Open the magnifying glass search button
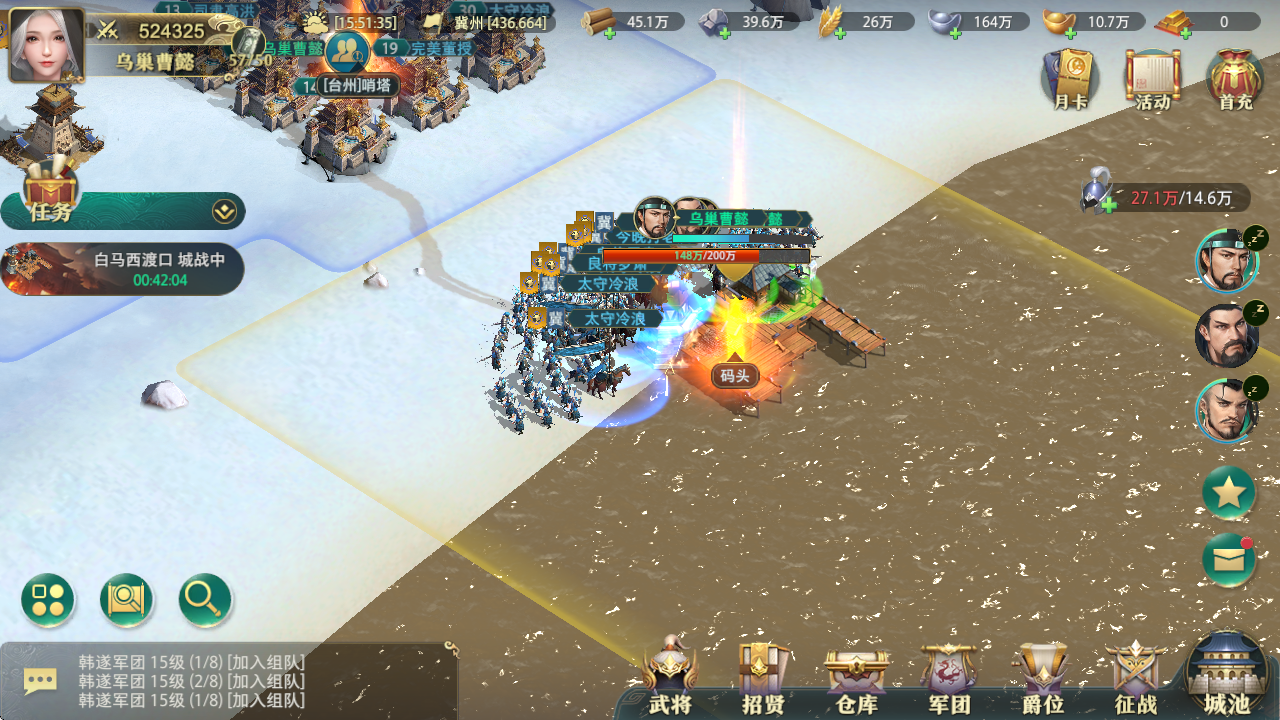Image resolution: width=1280 pixels, height=720 pixels. pyautogui.click(x=205, y=600)
